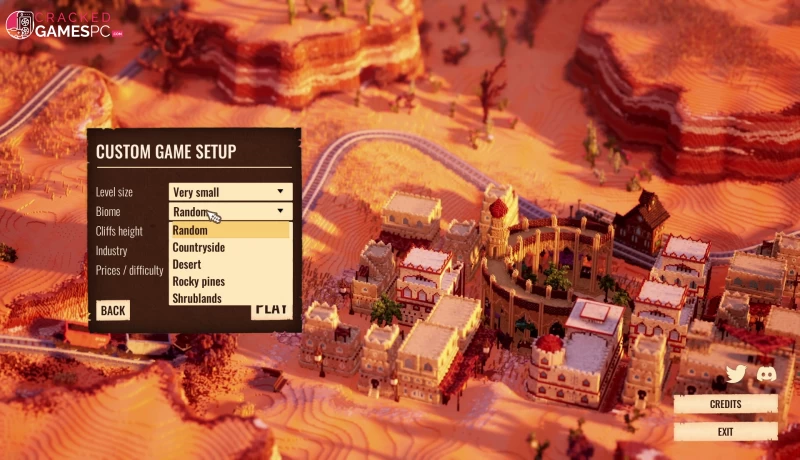Screen dimensions: 800x460
Task: Select Shrublands from the biome list
Action: pos(230,298)
